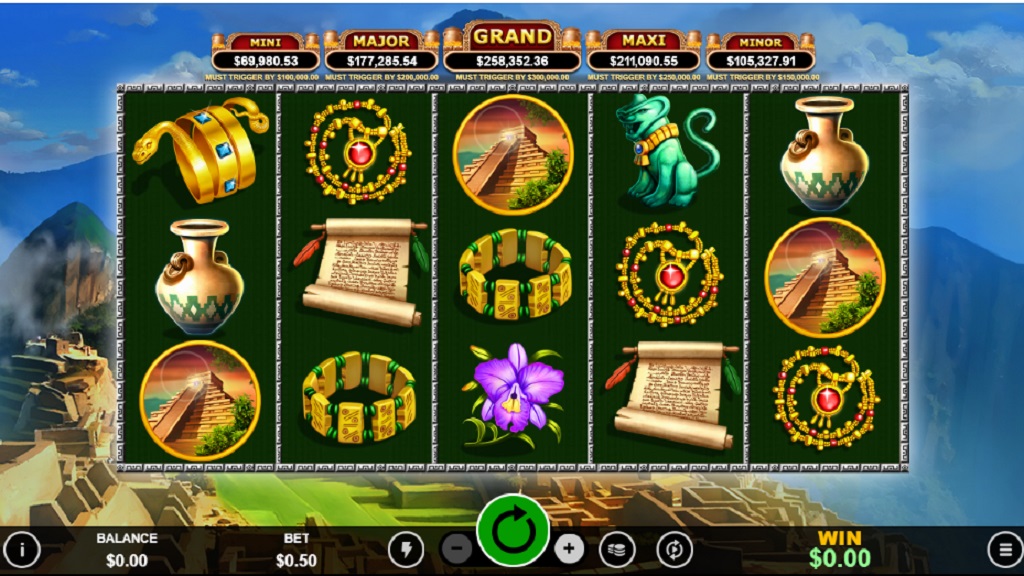
Task: Open the coin stack bet options
Action: (617, 548)
